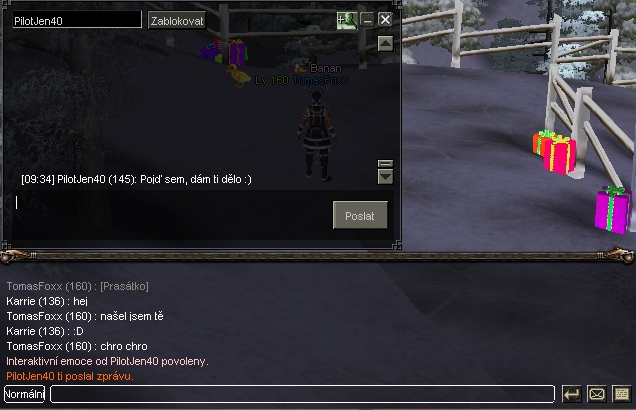636x410 pixels.
Task: Add PilotJen40 as friend via green portrait icon
Action: tap(346, 19)
